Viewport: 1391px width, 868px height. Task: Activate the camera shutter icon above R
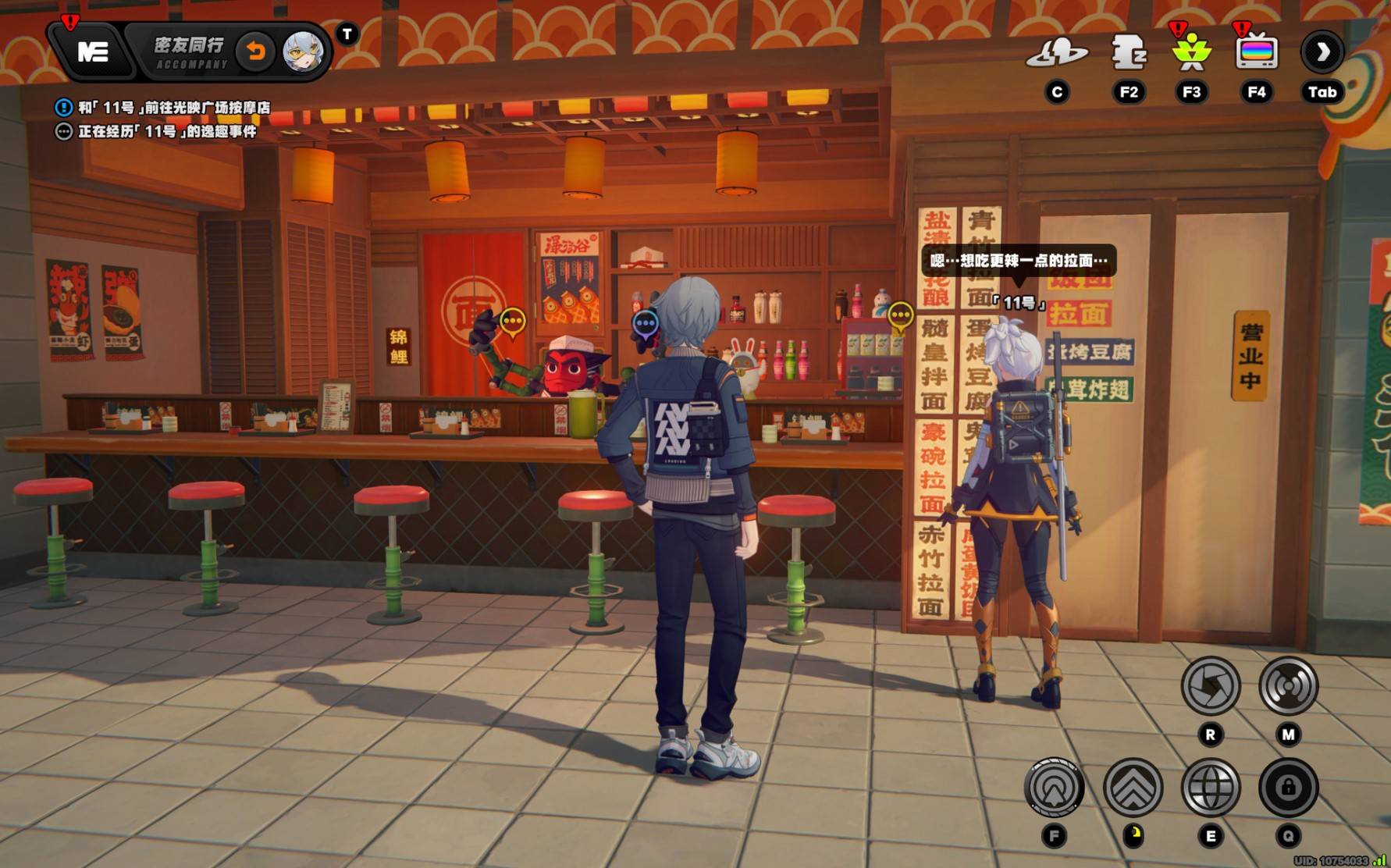tap(1210, 686)
